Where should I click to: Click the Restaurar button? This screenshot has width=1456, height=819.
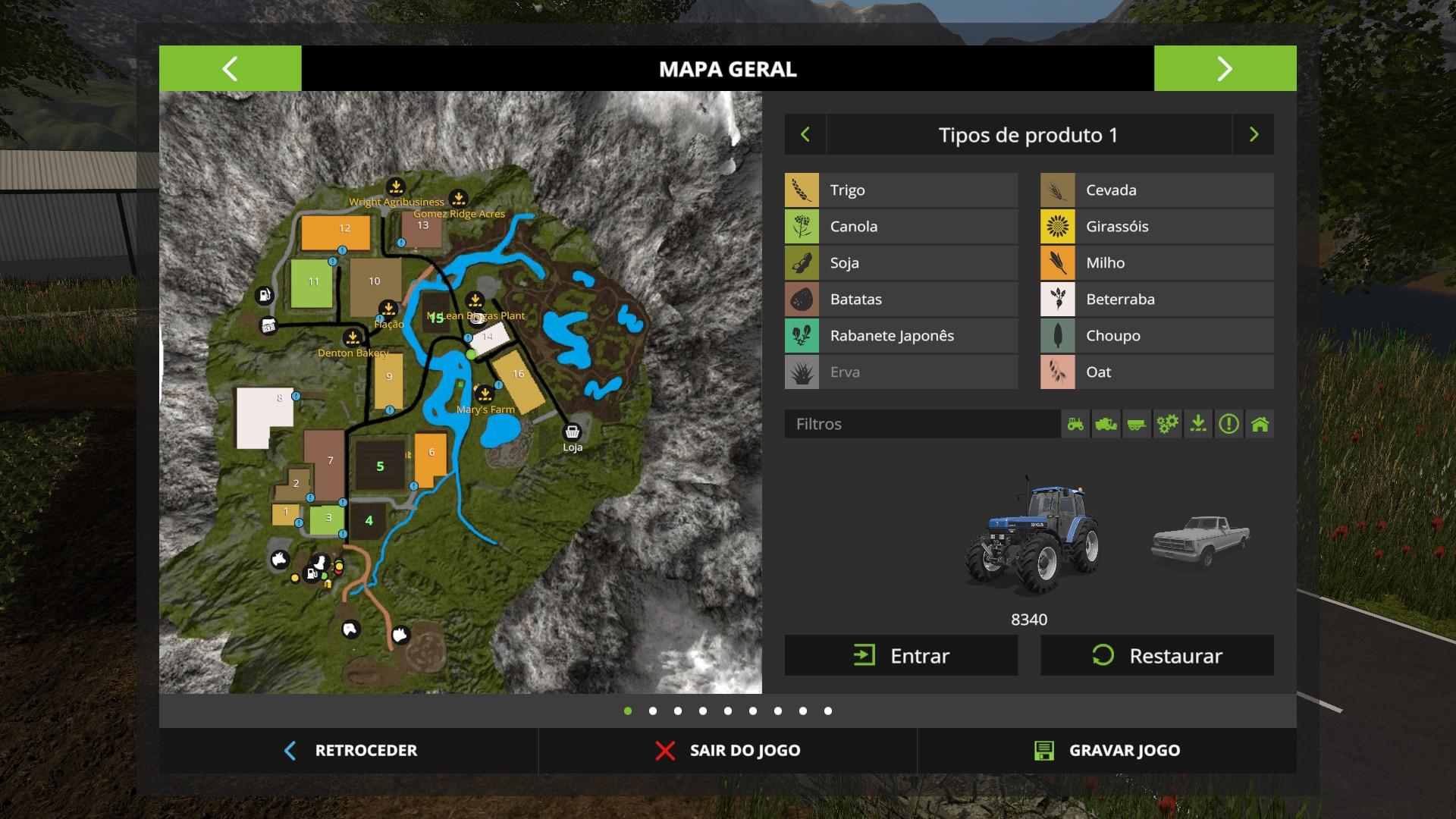(x=1156, y=655)
